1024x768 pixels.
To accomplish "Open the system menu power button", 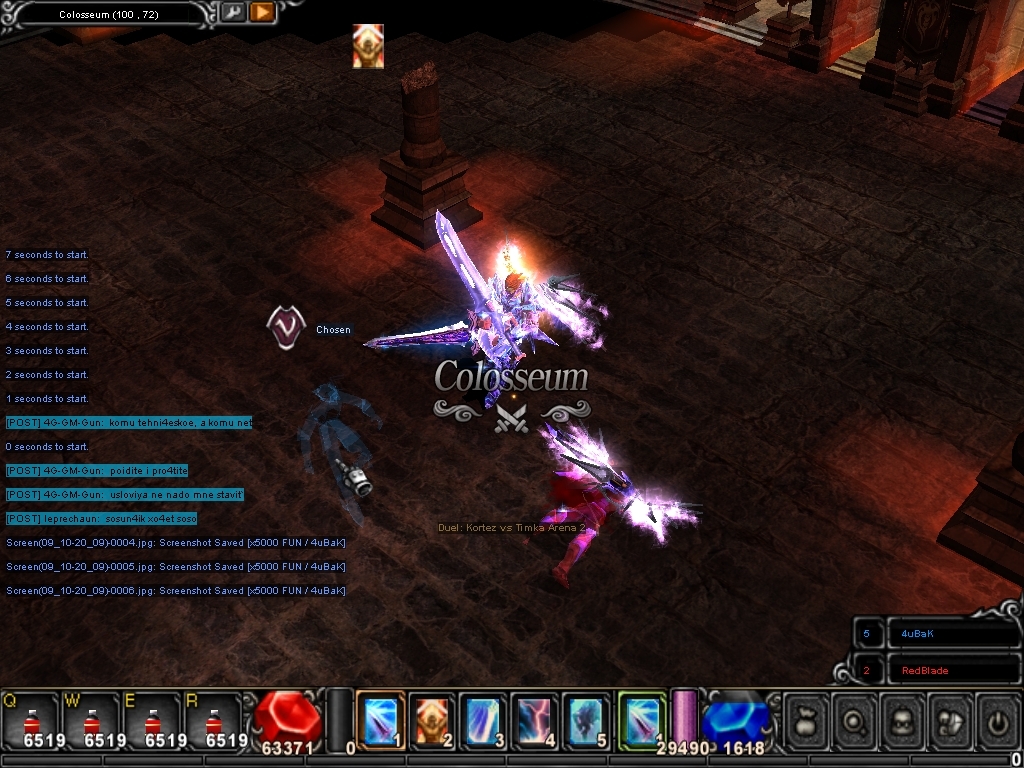I will point(997,720).
